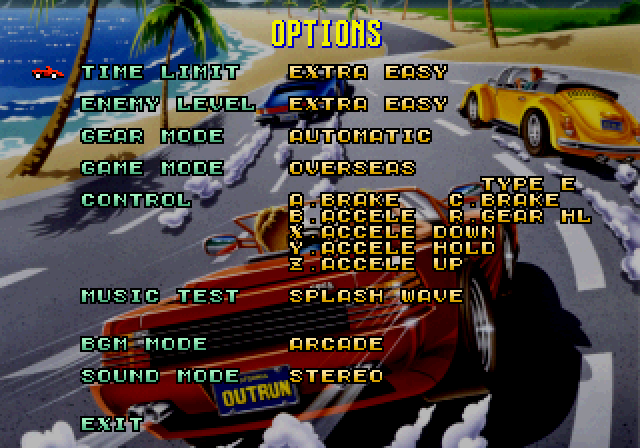Select the BGM Mode option
Image resolution: width=640 pixels, height=448 pixels.
[x=144, y=344]
